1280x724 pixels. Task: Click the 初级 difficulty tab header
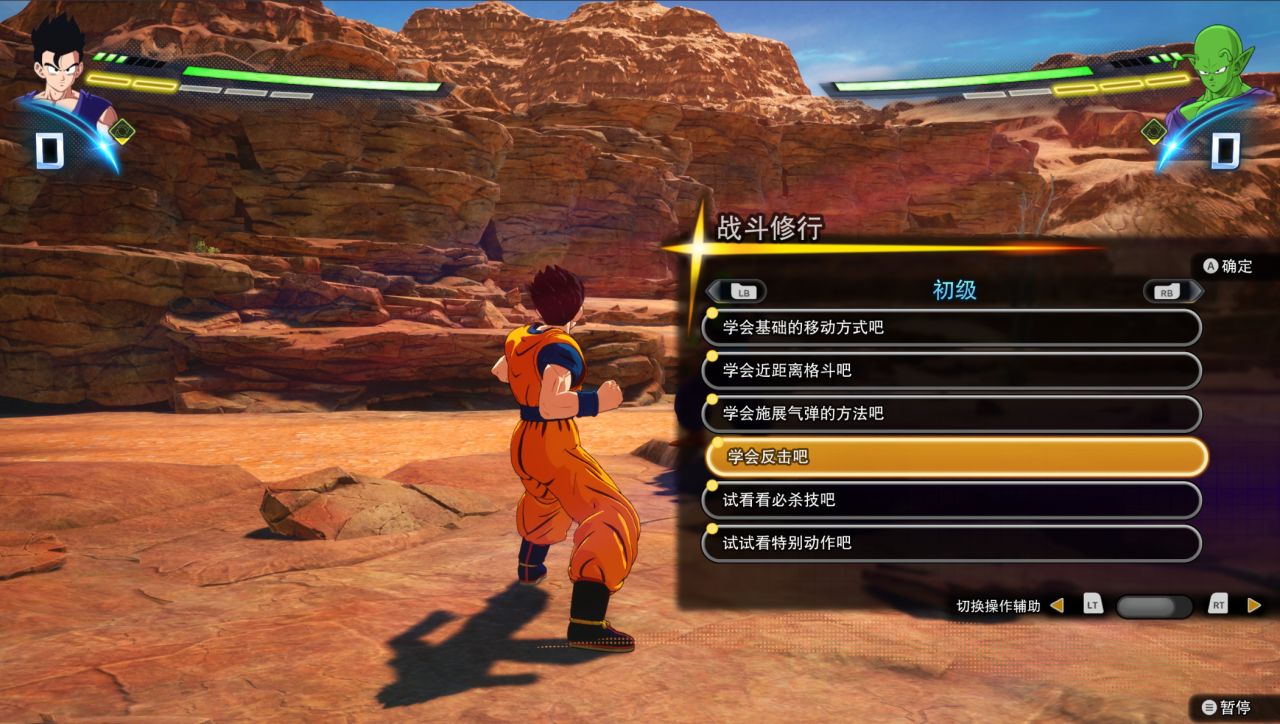954,290
